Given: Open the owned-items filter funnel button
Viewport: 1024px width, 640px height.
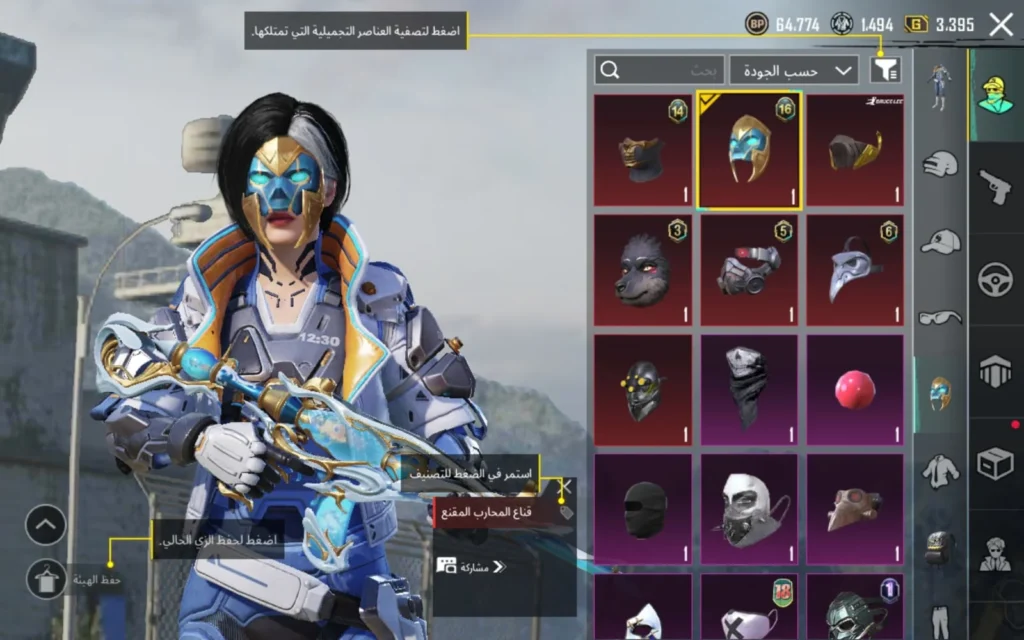Looking at the screenshot, I should coord(885,69).
